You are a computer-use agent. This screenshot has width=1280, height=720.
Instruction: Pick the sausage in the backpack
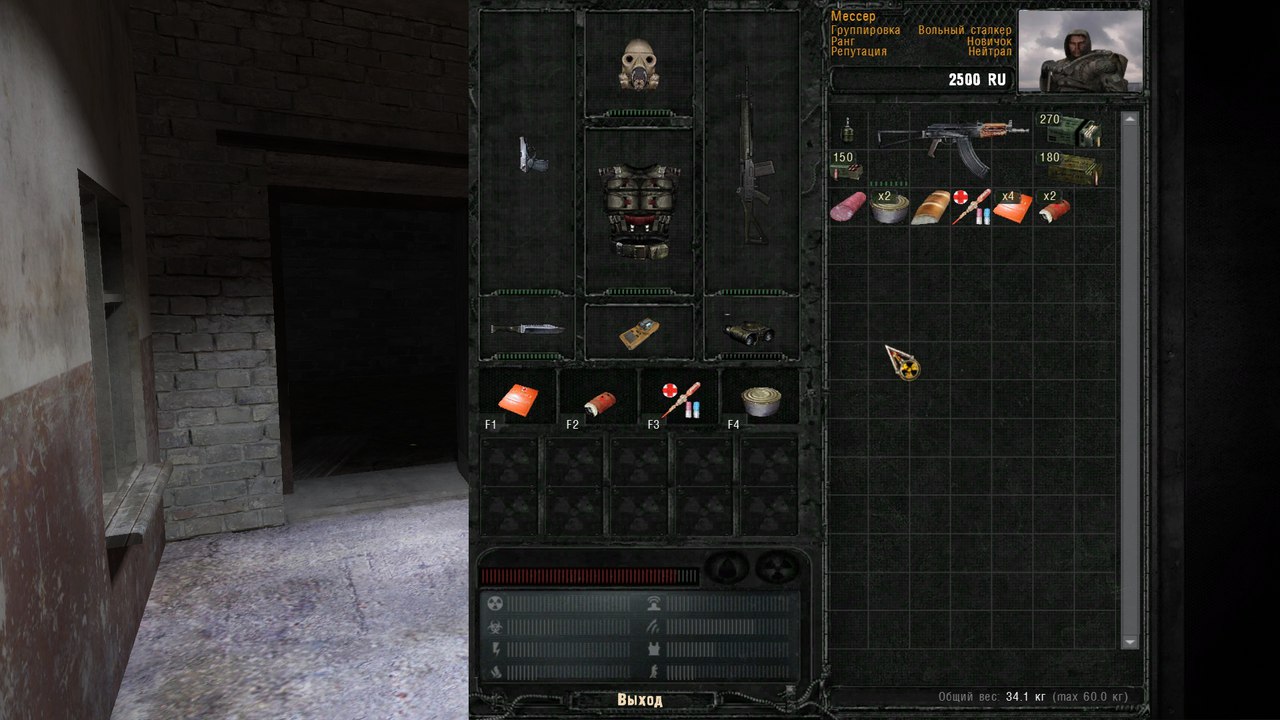click(x=848, y=207)
